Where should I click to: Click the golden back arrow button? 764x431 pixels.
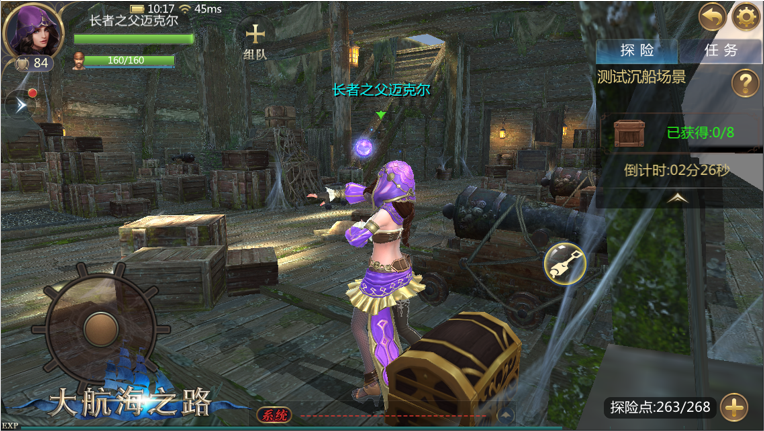tap(712, 16)
